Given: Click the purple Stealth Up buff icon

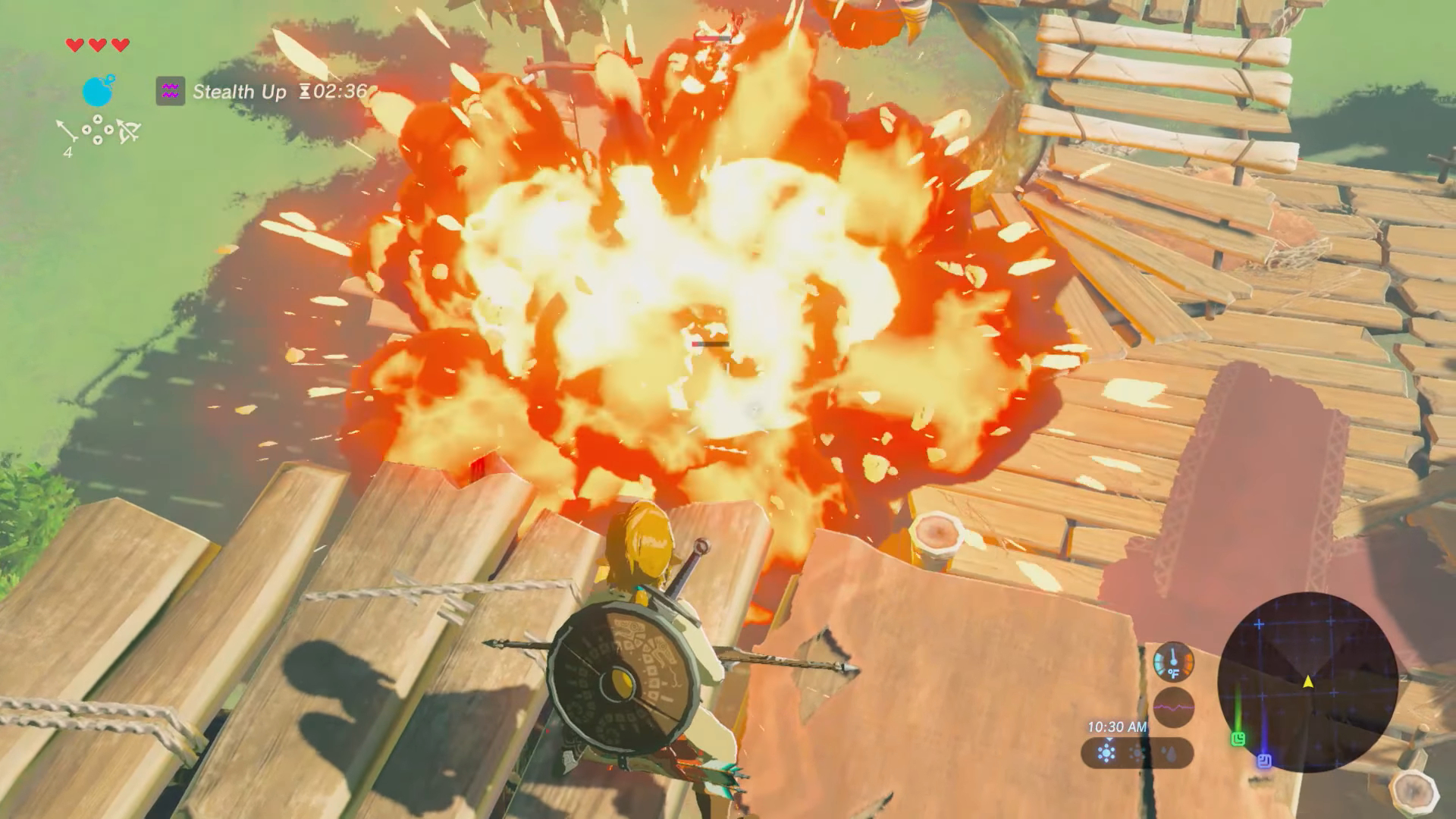Looking at the screenshot, I should click(170, 92).
